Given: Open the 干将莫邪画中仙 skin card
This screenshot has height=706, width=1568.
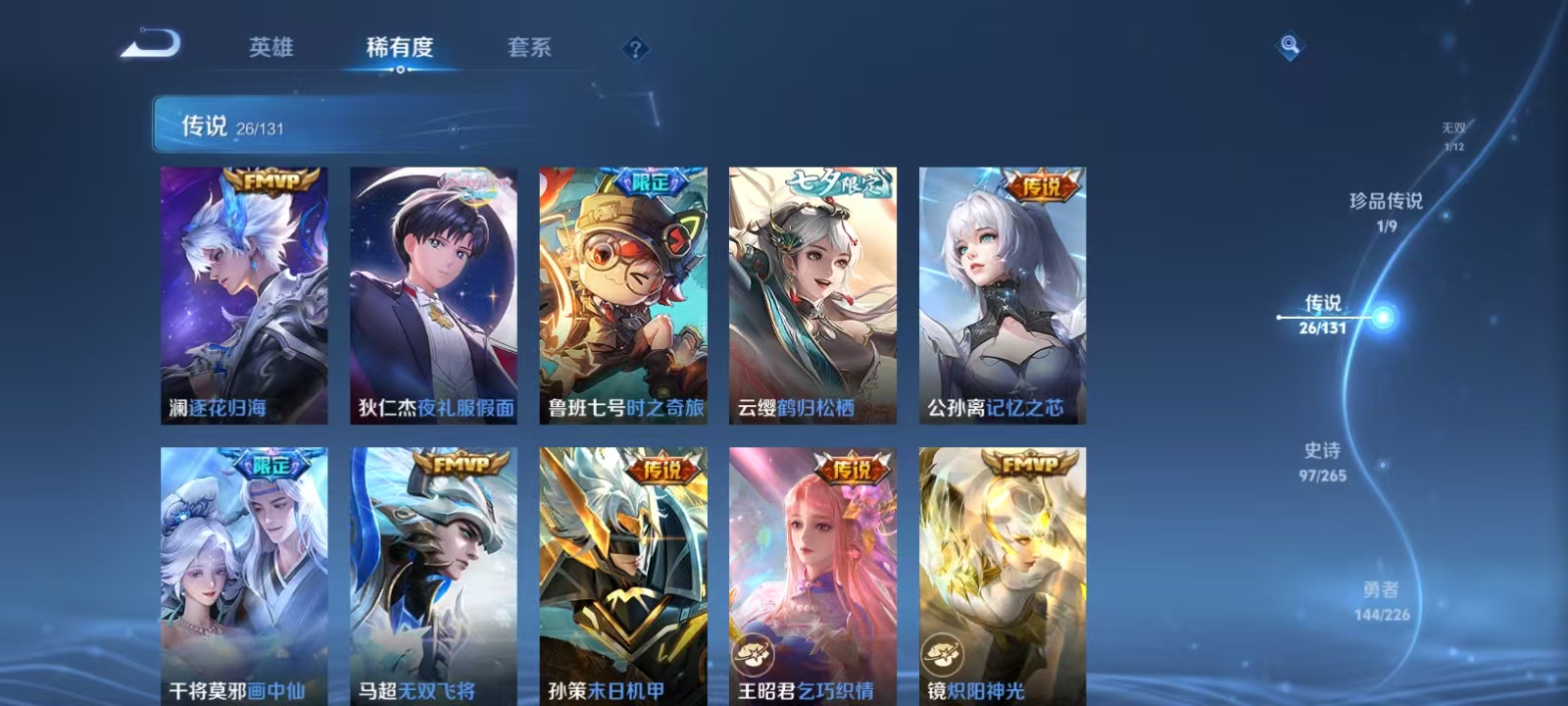Looking at the screenshot, I should coord(241,569).
